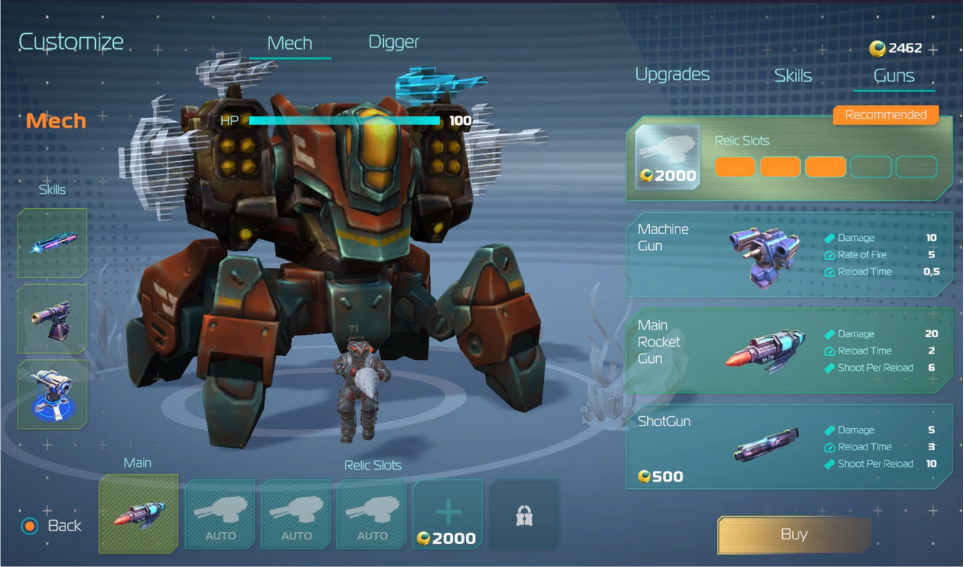
Task: Select the Guns tab
Action: pos(893,76)
